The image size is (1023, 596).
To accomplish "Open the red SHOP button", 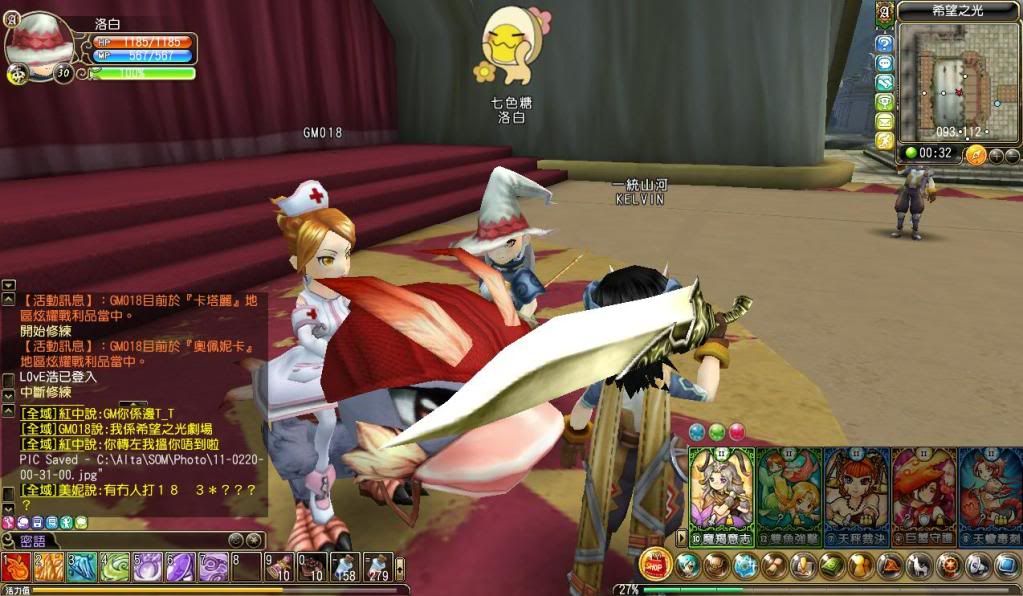I will pyautogui.click(x=654, y=564).
